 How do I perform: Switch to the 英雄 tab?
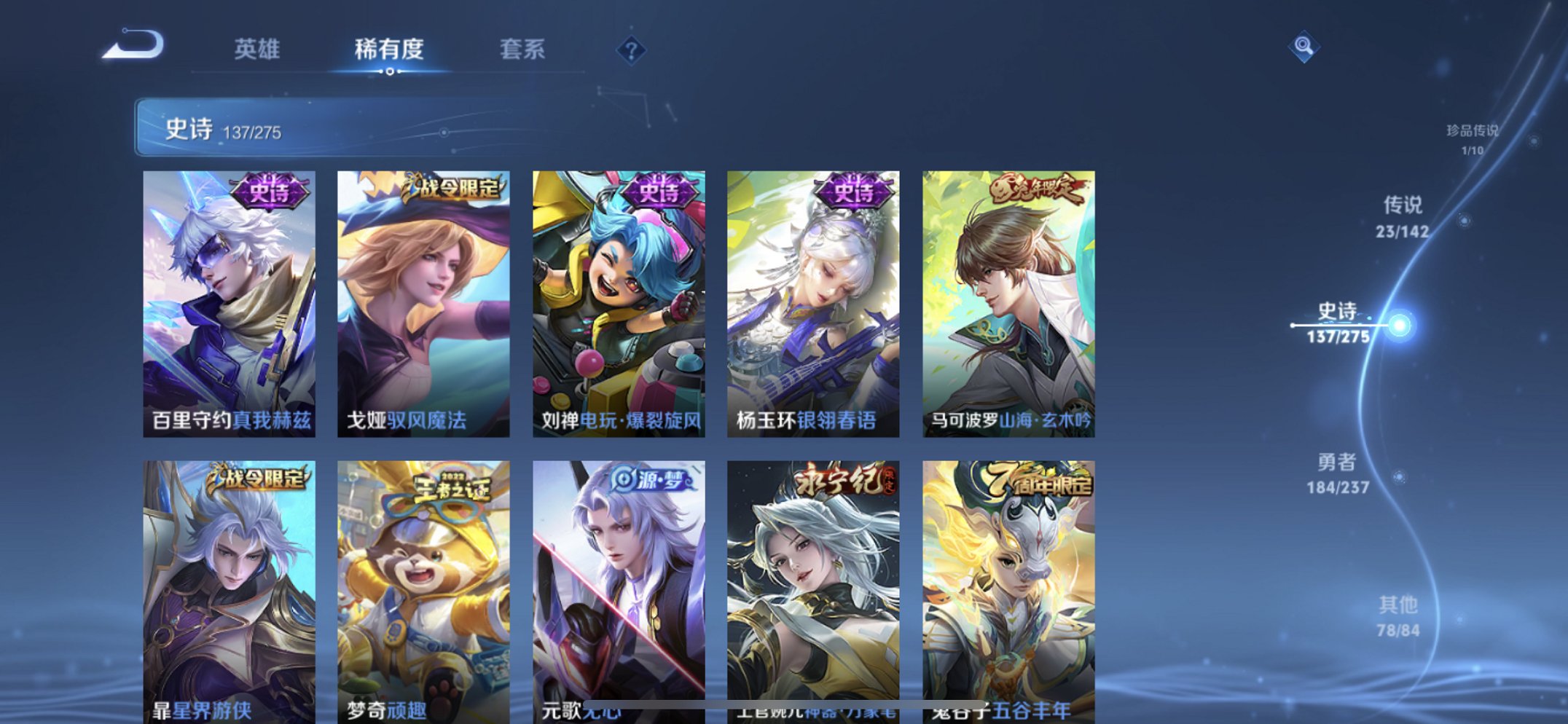[x=257, y=50]
